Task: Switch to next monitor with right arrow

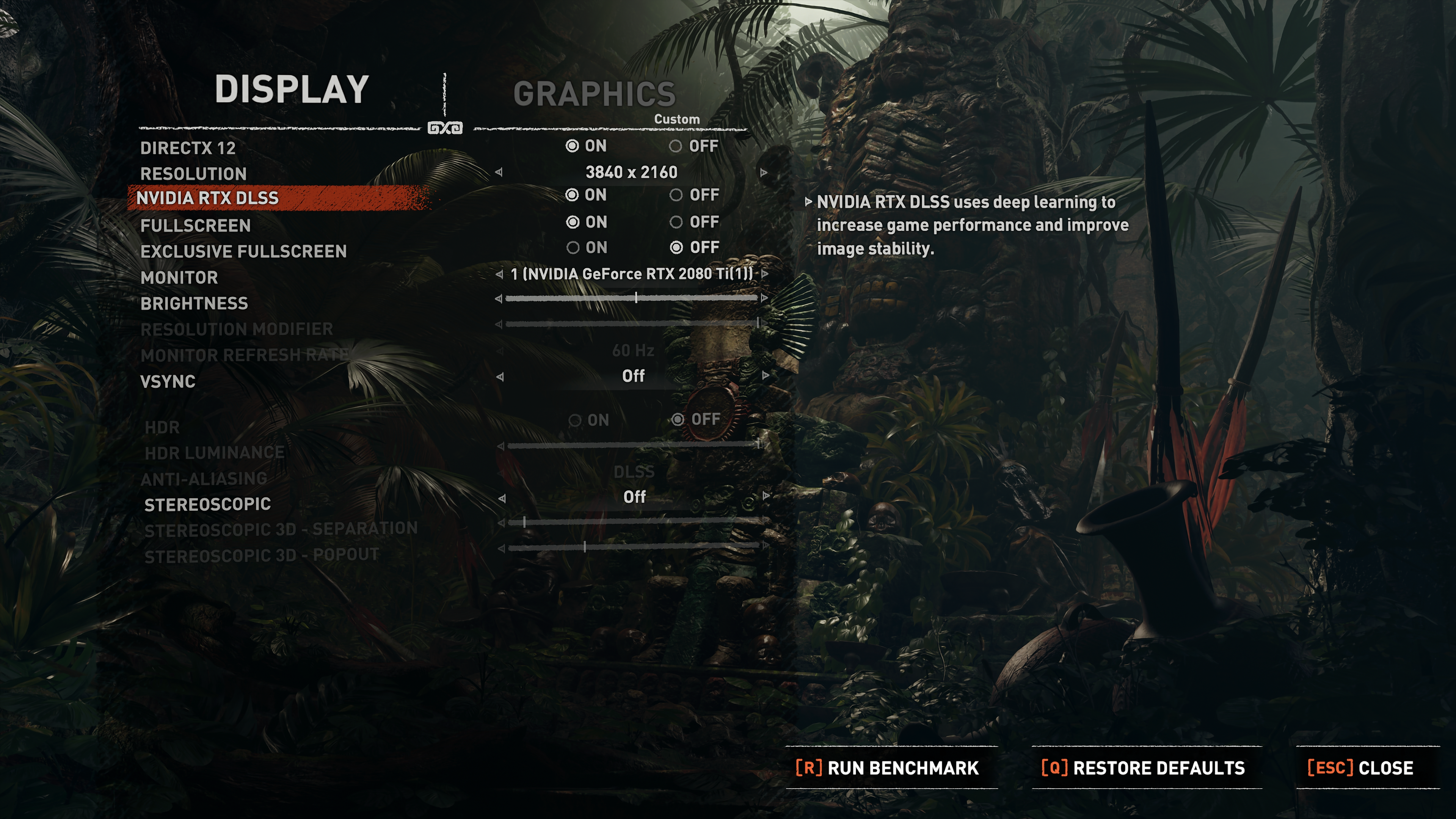Action: tap(765, 274)
